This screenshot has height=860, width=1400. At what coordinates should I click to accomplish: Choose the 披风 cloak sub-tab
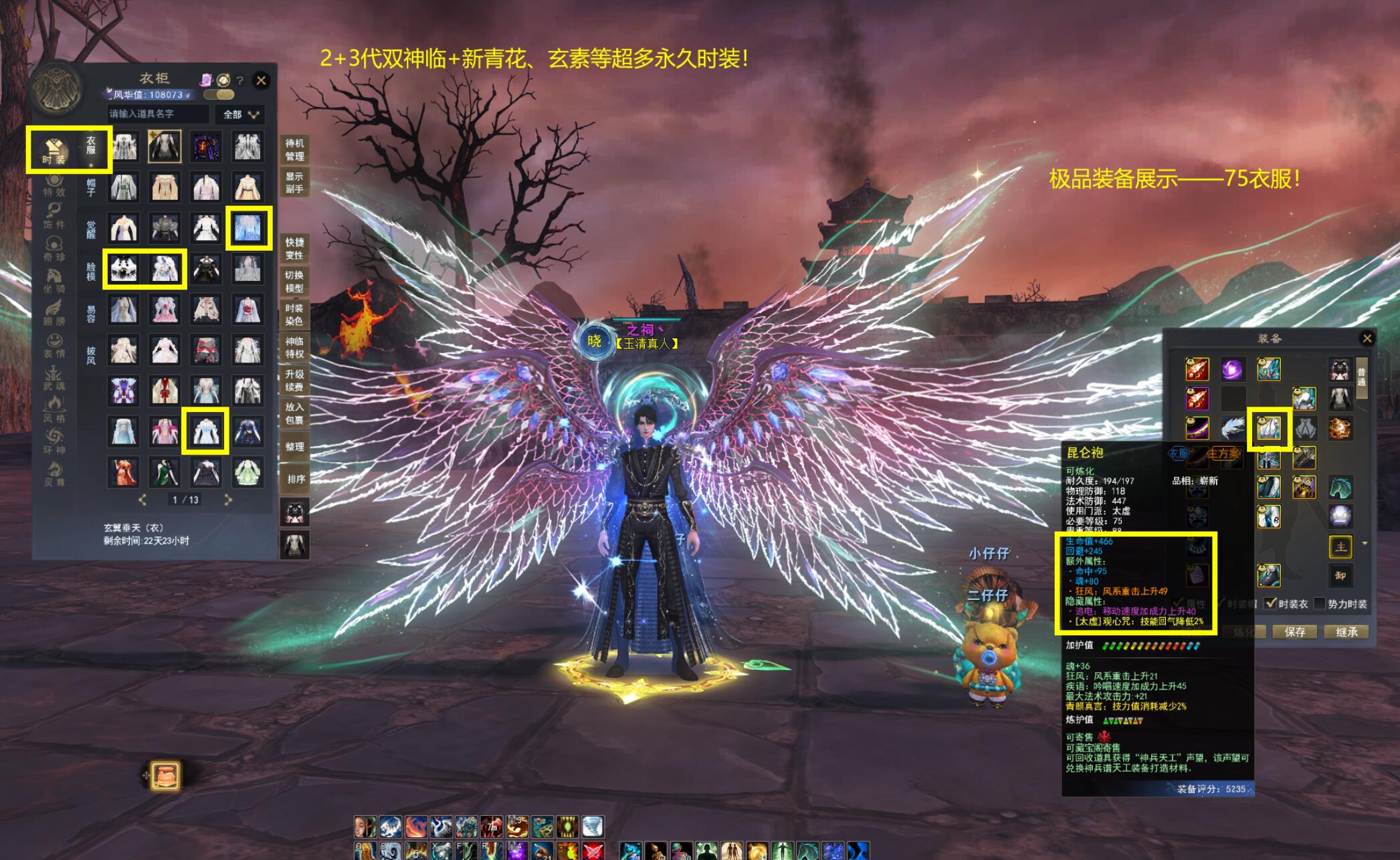click(91, 355)
